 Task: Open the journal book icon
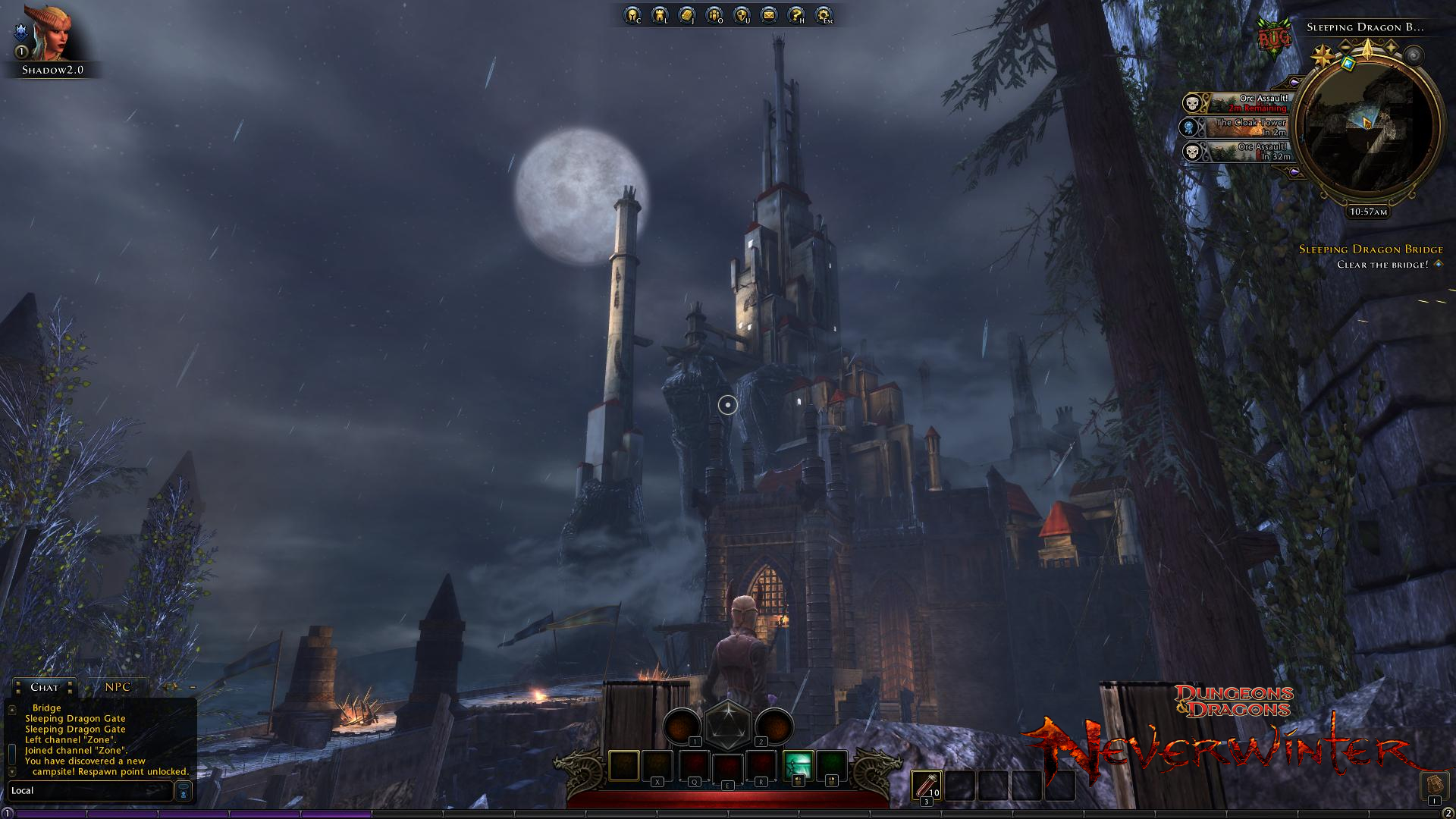686,14
